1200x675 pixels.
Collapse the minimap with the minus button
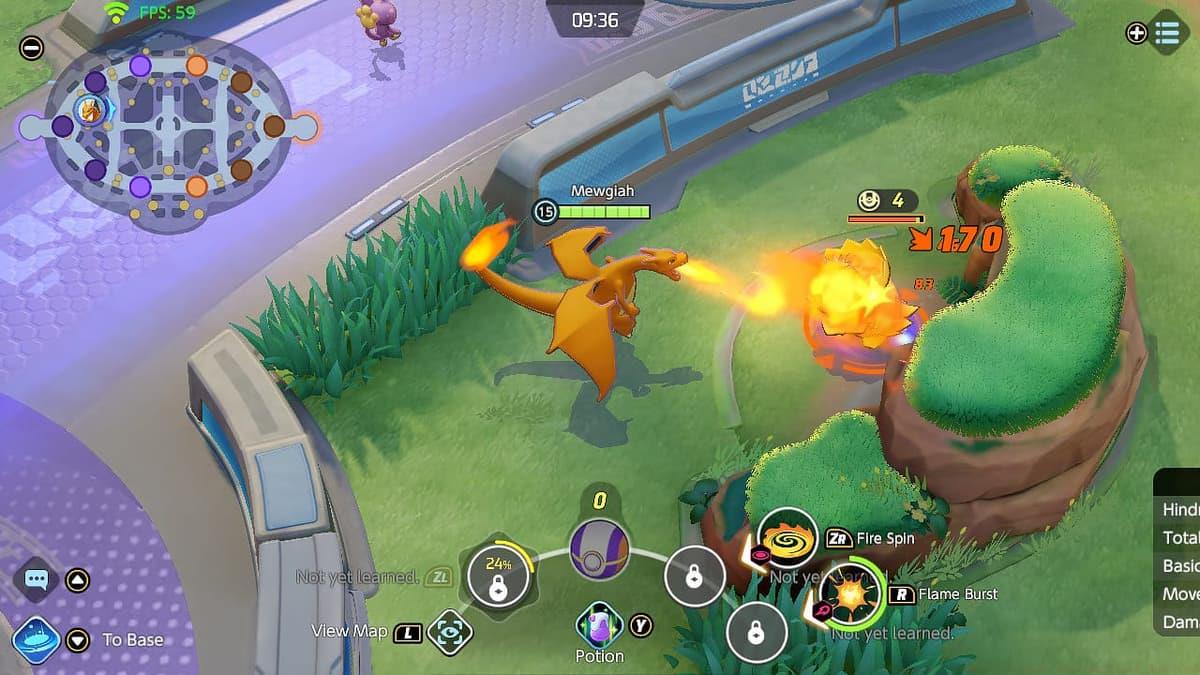pyautogui.click(x=32, y=47)
